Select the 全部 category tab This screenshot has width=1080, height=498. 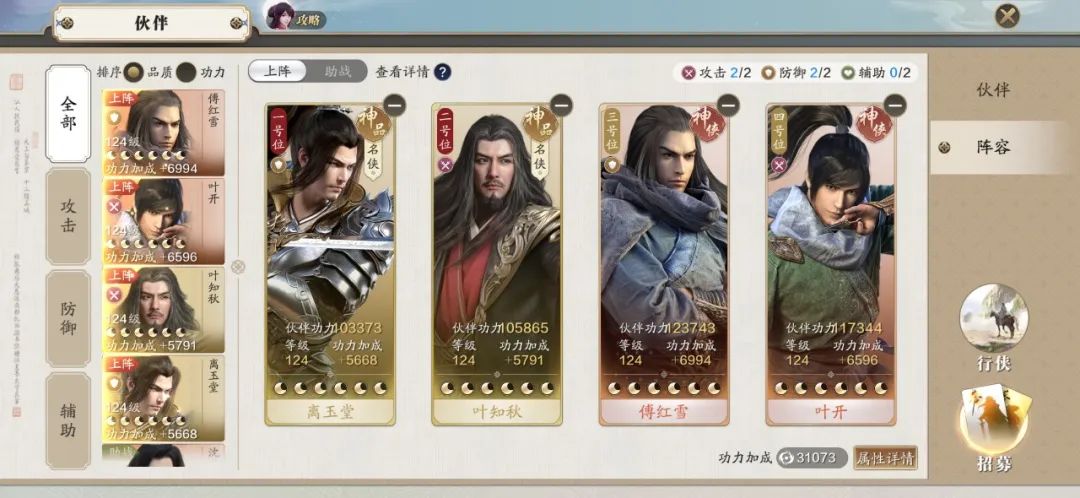(68, 113)
